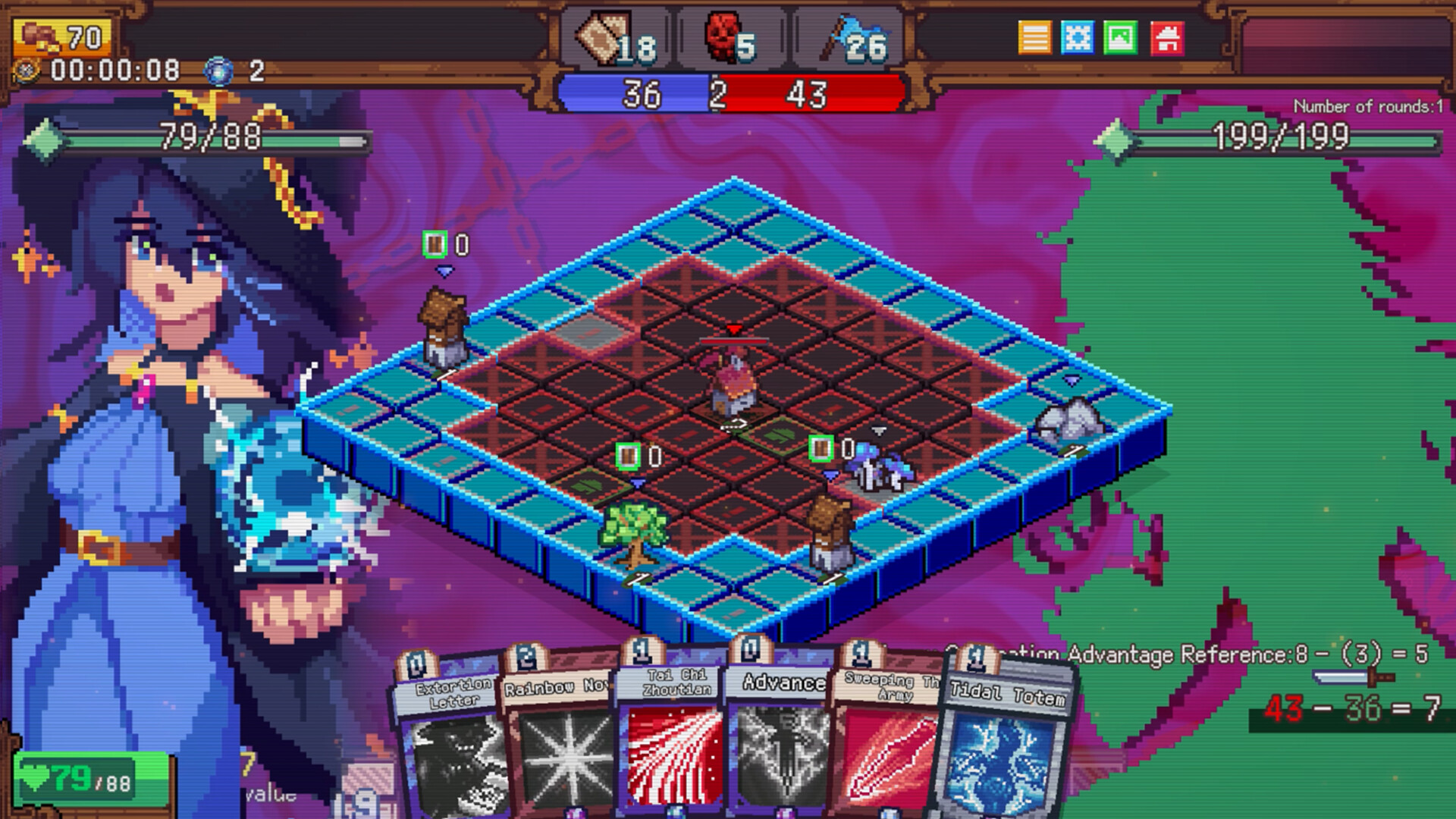Open settings via the blue gear icon
The width and height of the screenshot is (1456, 819).
(x=1078, y=38)
